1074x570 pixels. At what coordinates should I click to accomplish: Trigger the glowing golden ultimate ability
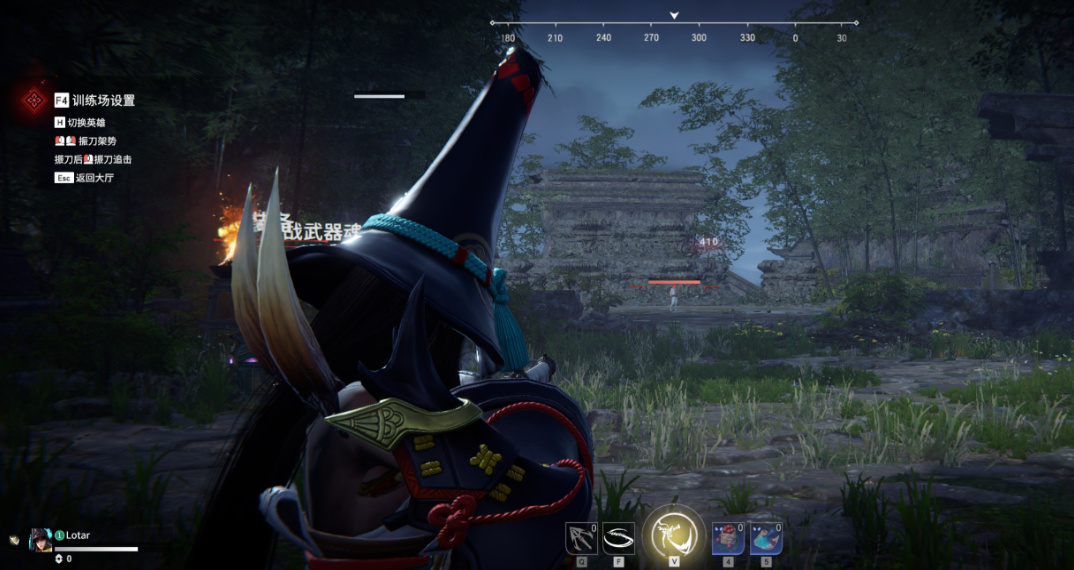click(673, 535)
